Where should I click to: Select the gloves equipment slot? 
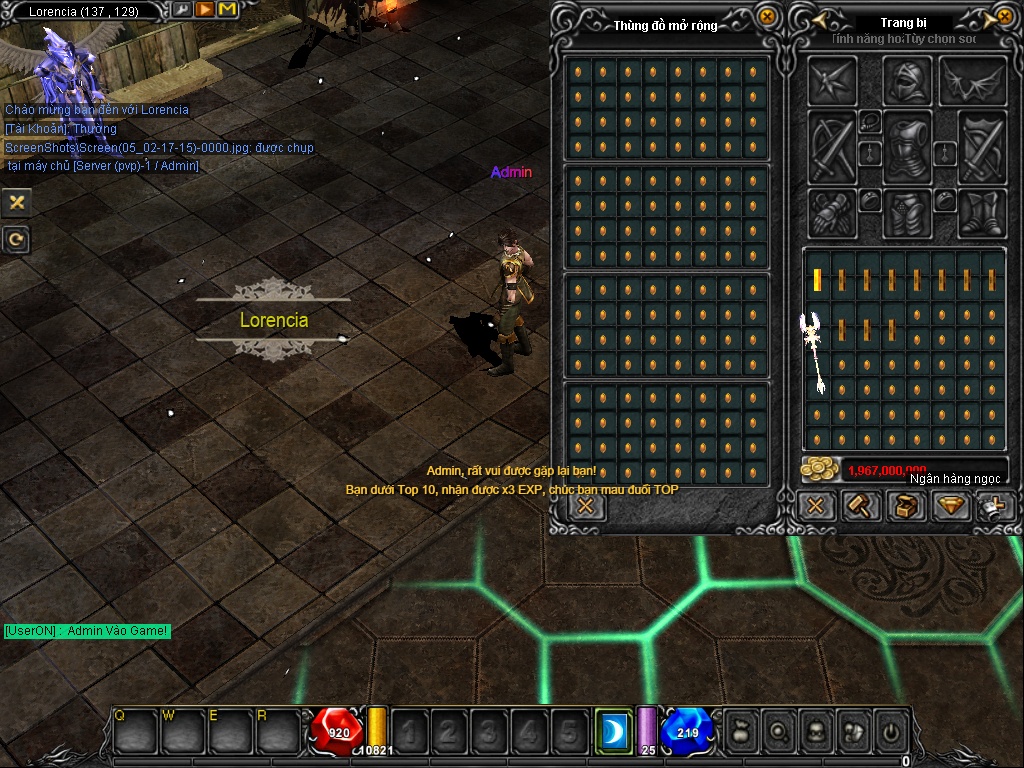(x=831, y=212)
